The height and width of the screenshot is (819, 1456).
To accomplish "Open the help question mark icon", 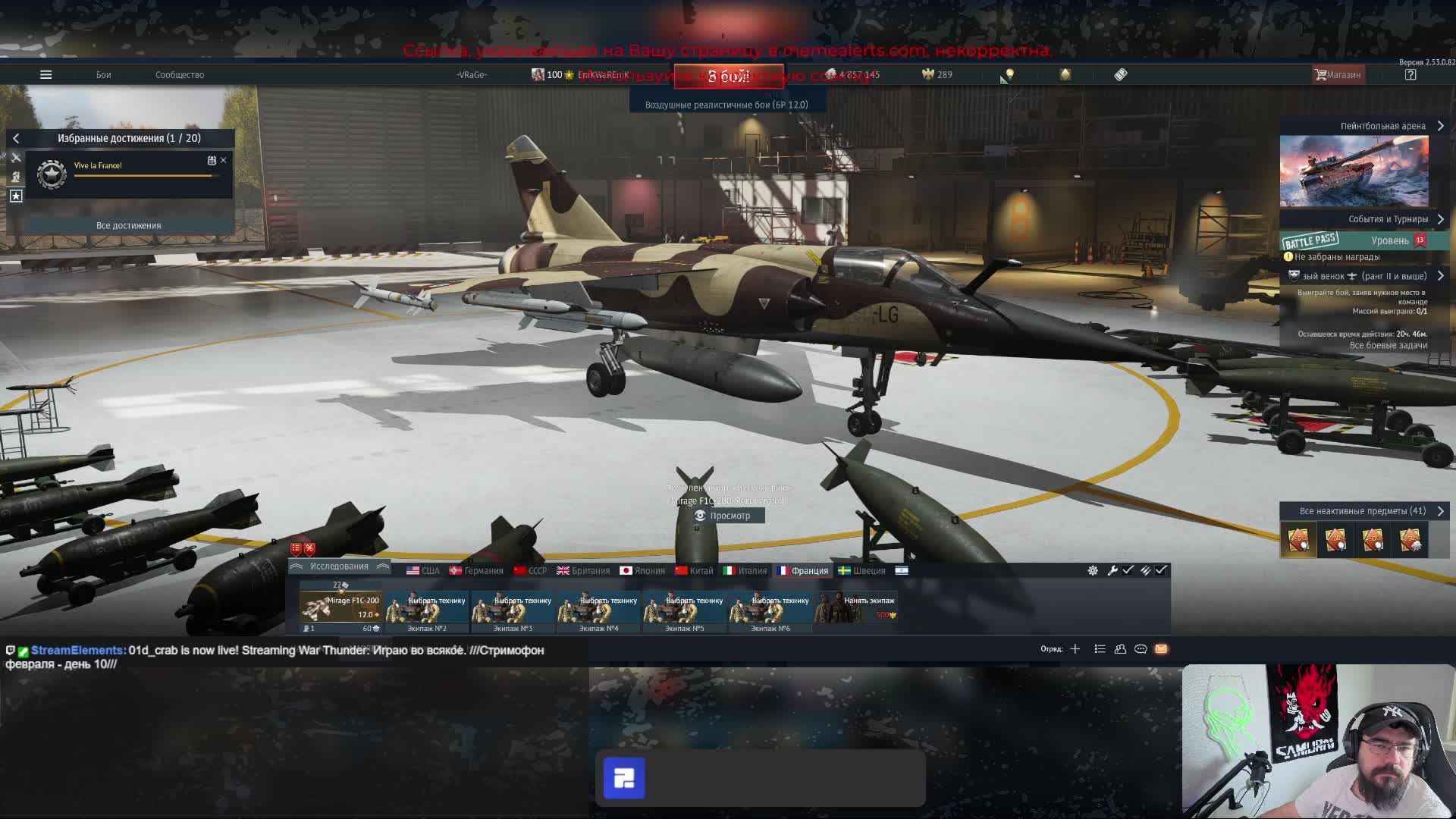I will 1410,74.
